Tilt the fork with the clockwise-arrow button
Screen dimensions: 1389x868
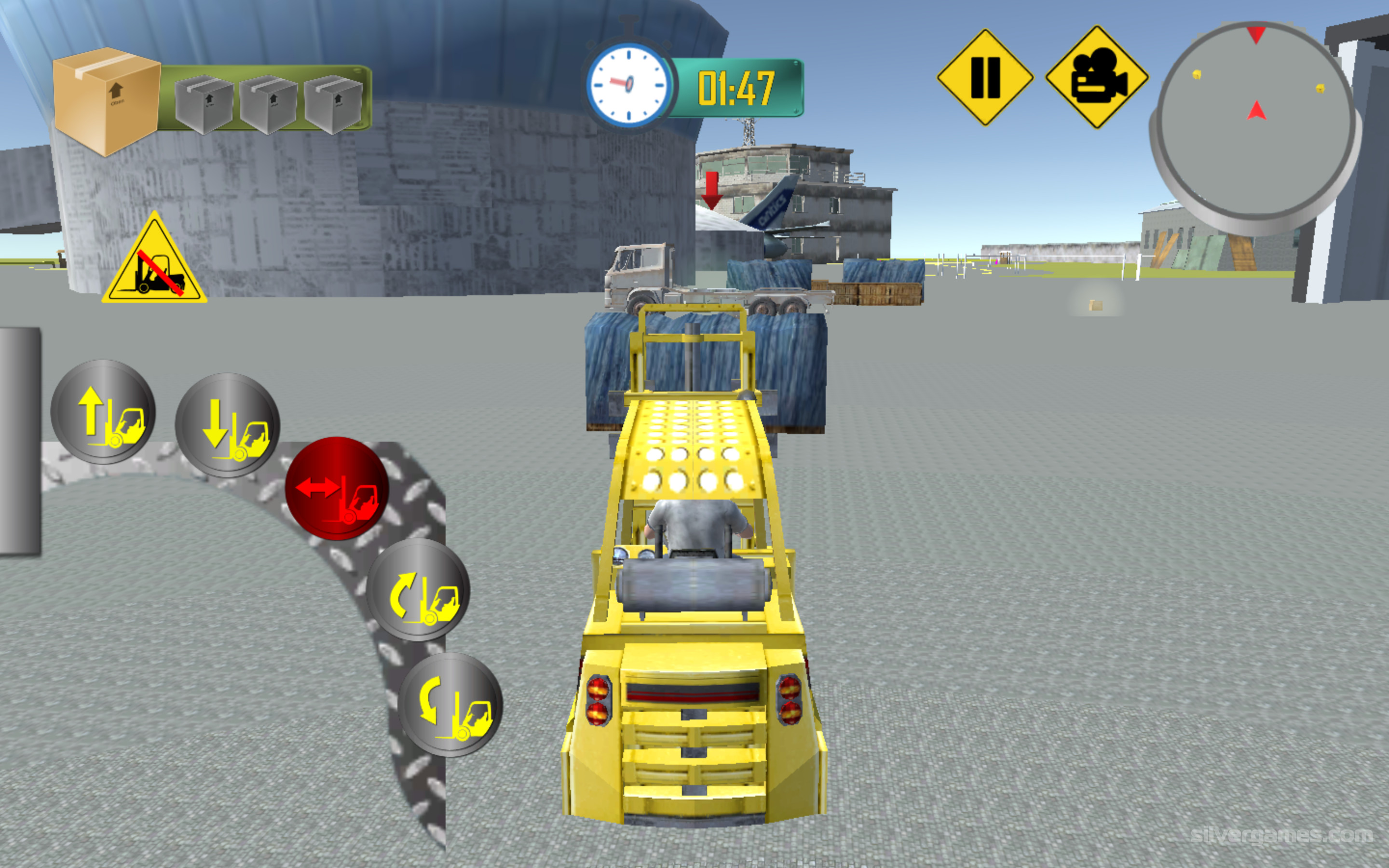click(418, 590)
